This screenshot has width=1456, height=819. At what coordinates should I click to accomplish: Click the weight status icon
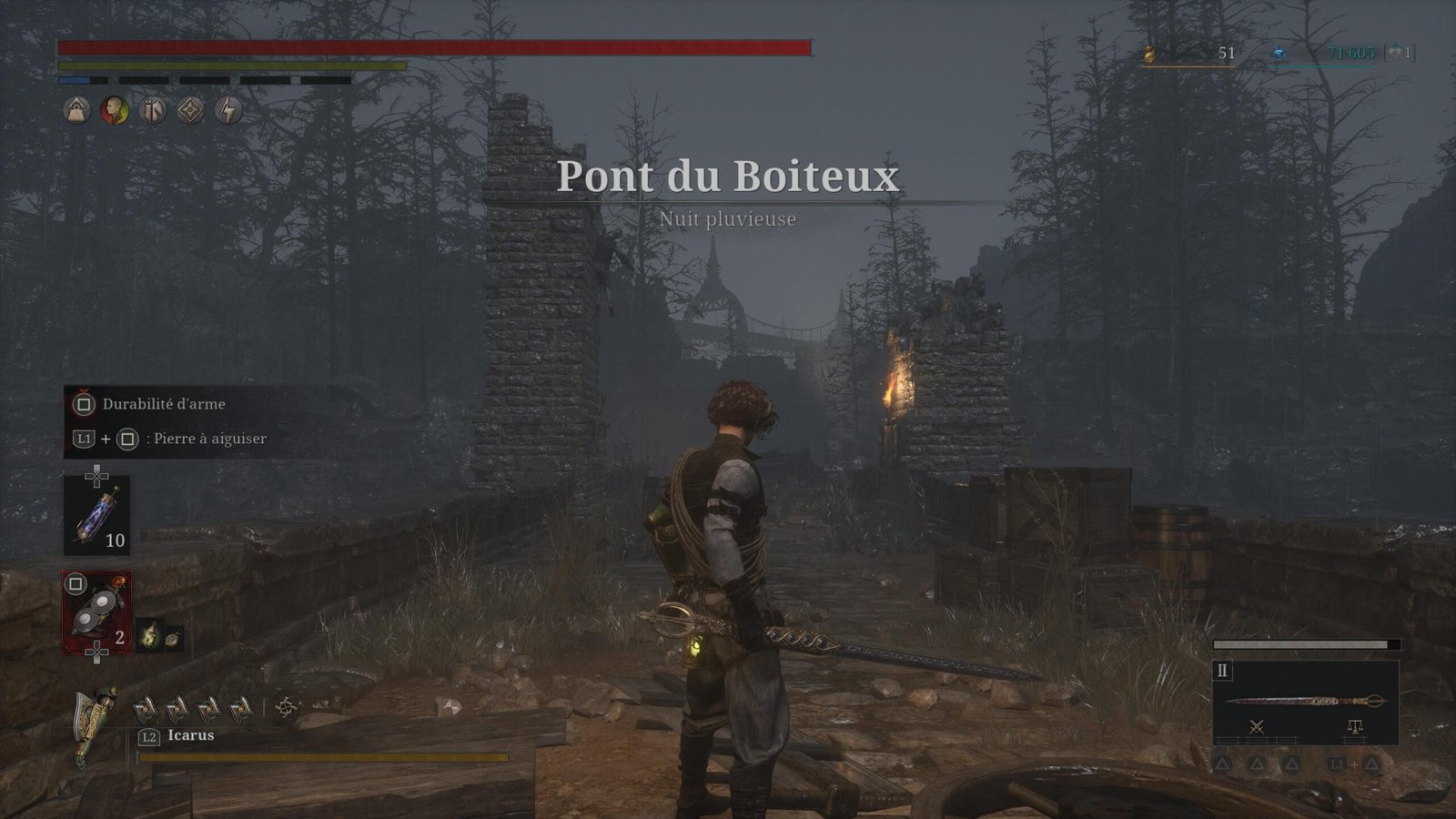[76, 111]
